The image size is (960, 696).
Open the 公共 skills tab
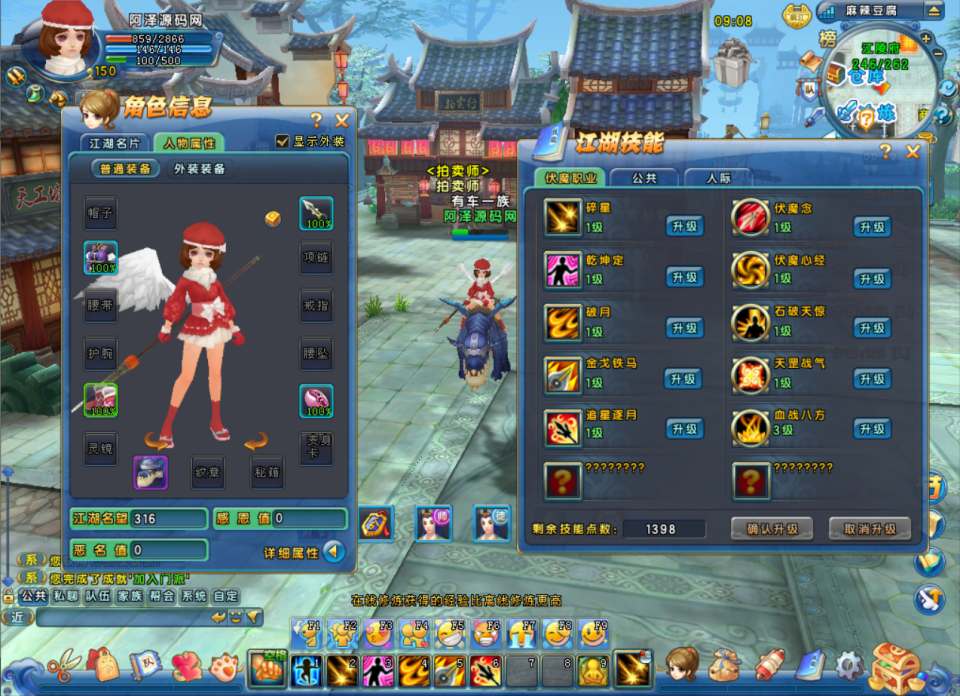coord(644,178)
